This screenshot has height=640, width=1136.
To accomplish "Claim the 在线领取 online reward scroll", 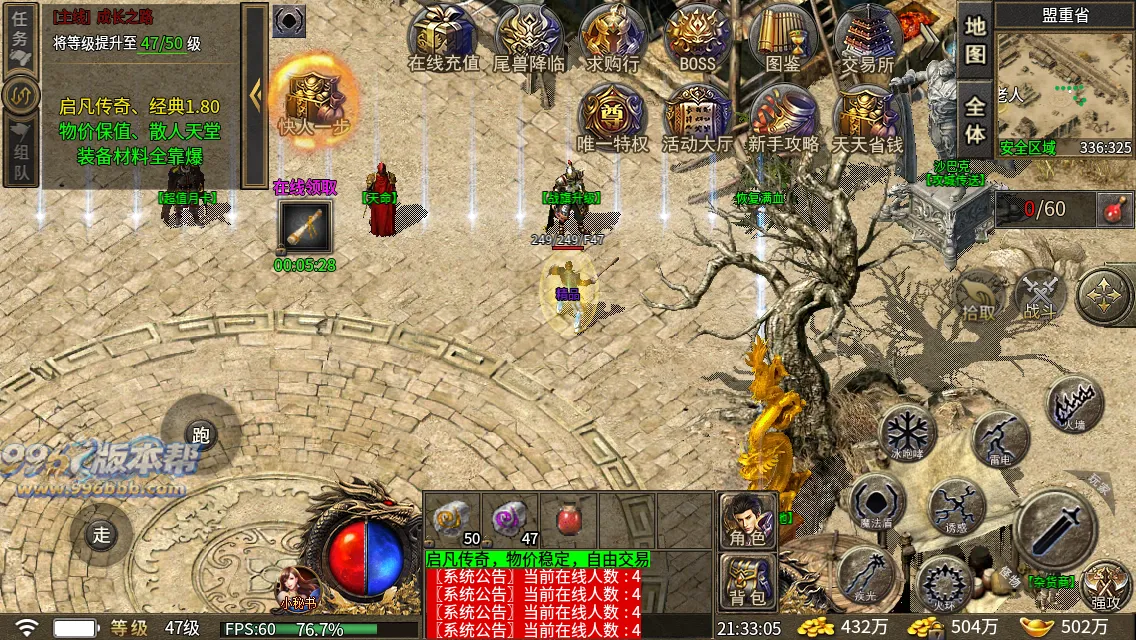I will [x=305, y=228].
